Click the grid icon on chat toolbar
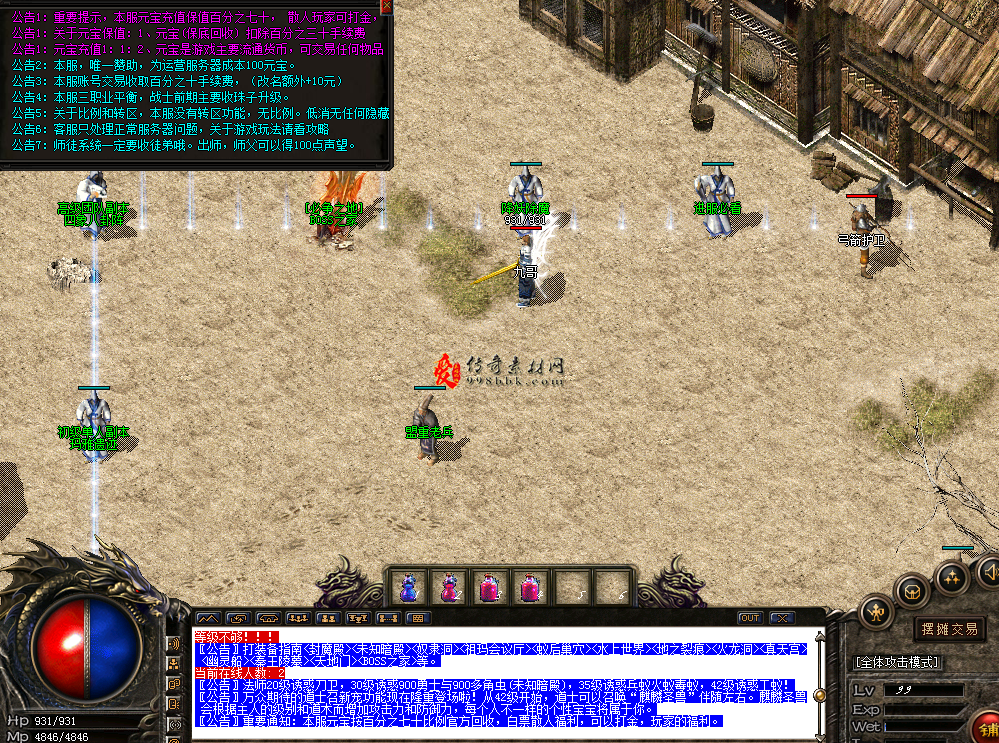The width and height of the screenshot is (999, 743). [418, 618]
